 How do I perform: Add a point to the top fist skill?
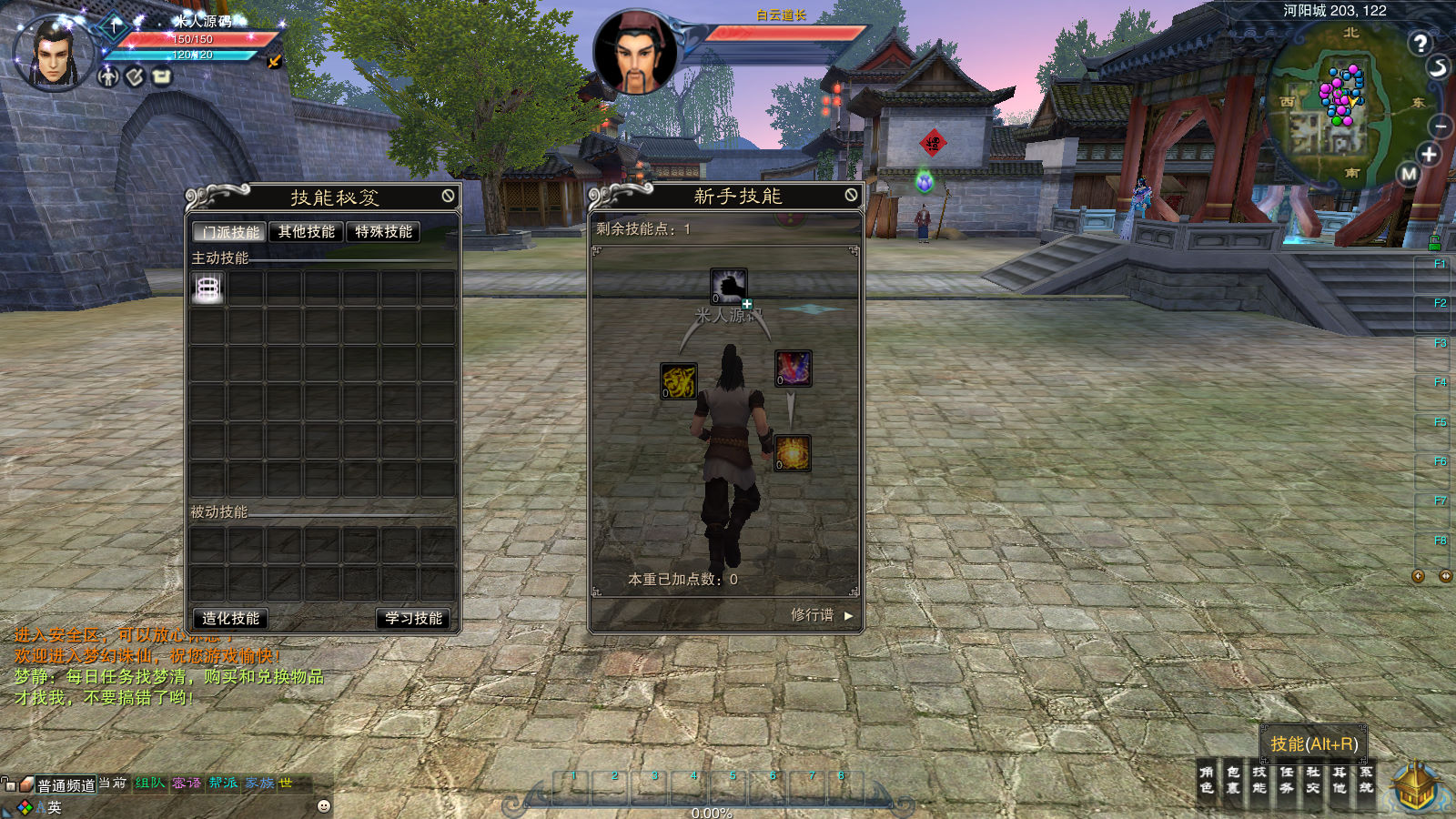(746, 304)
